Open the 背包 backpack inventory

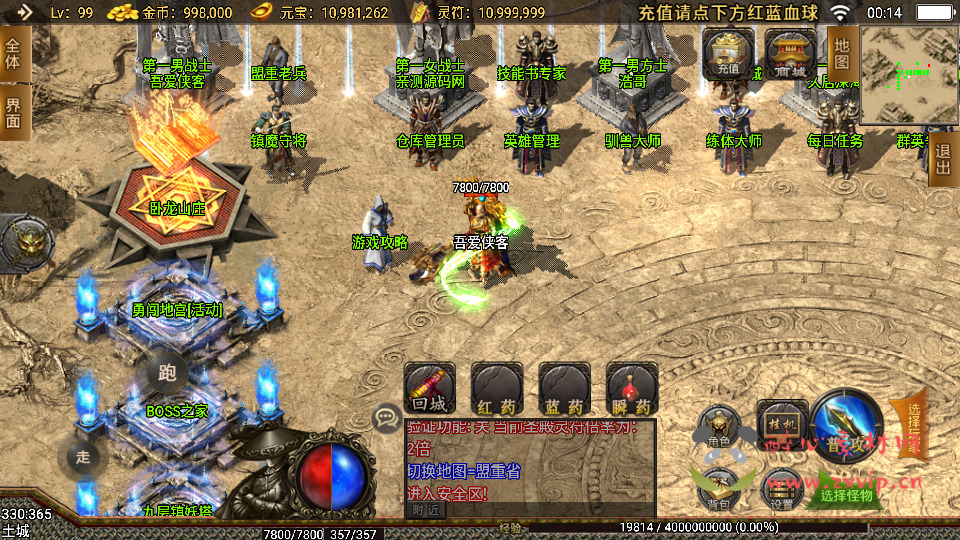pyautogui.click(x=718, y=488)
